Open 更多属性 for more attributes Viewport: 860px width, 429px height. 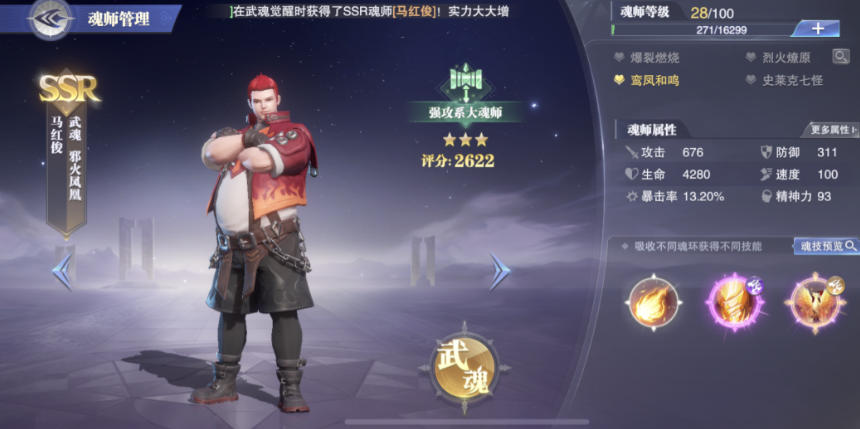point(831,129)
